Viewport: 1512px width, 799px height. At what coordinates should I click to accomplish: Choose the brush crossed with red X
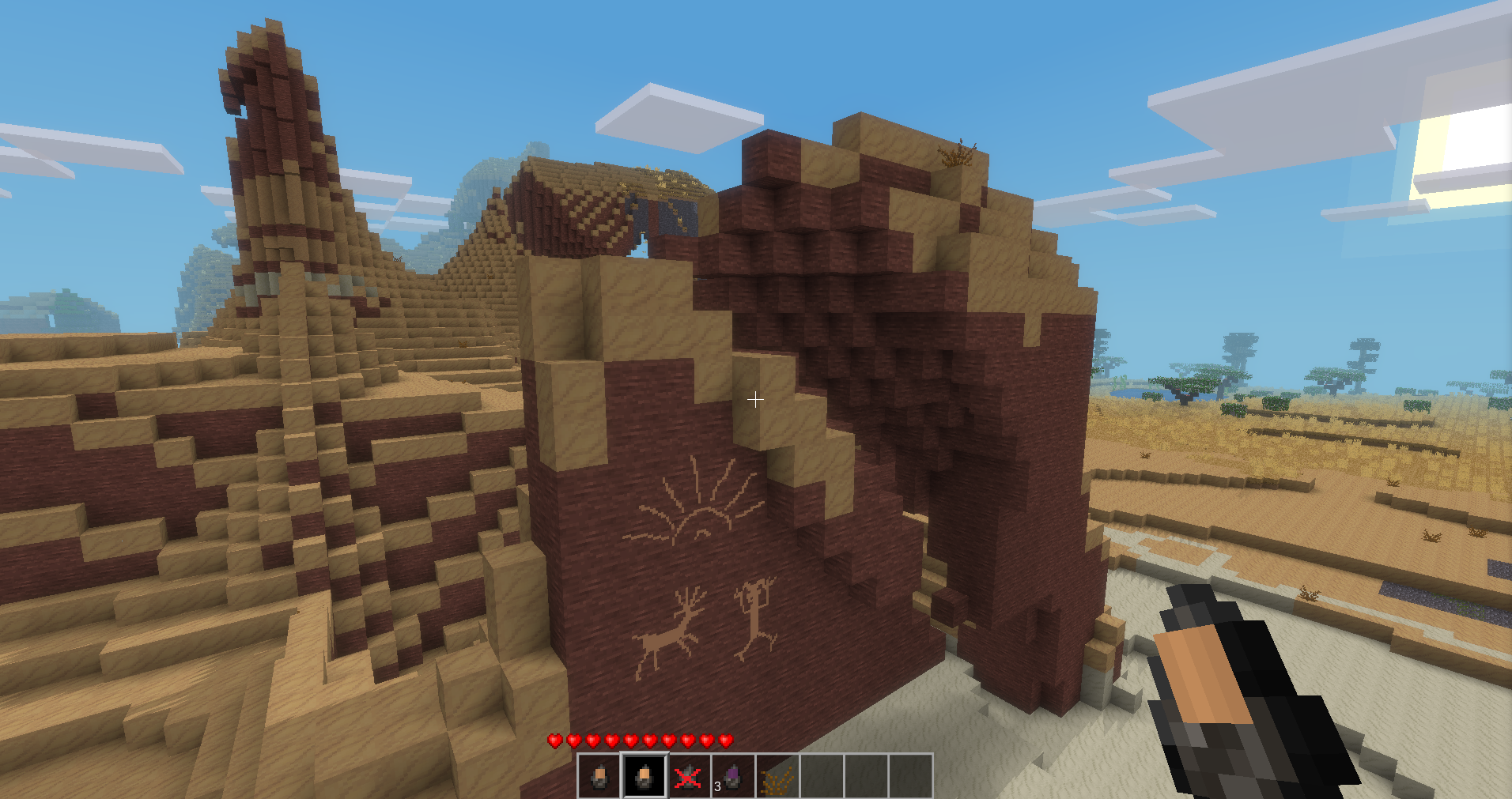(x=689, y=775)
